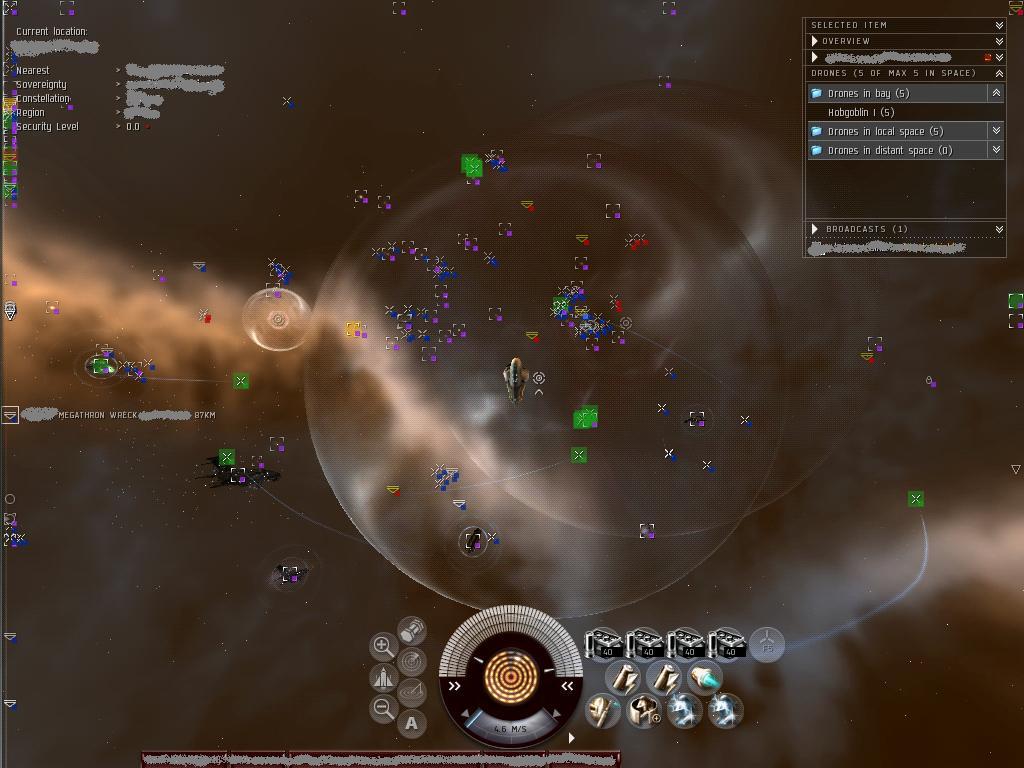Viewport: 1024px width, 768px height.
Task: Set speed using the 4.6 M/S gauge
Action: 510,728
